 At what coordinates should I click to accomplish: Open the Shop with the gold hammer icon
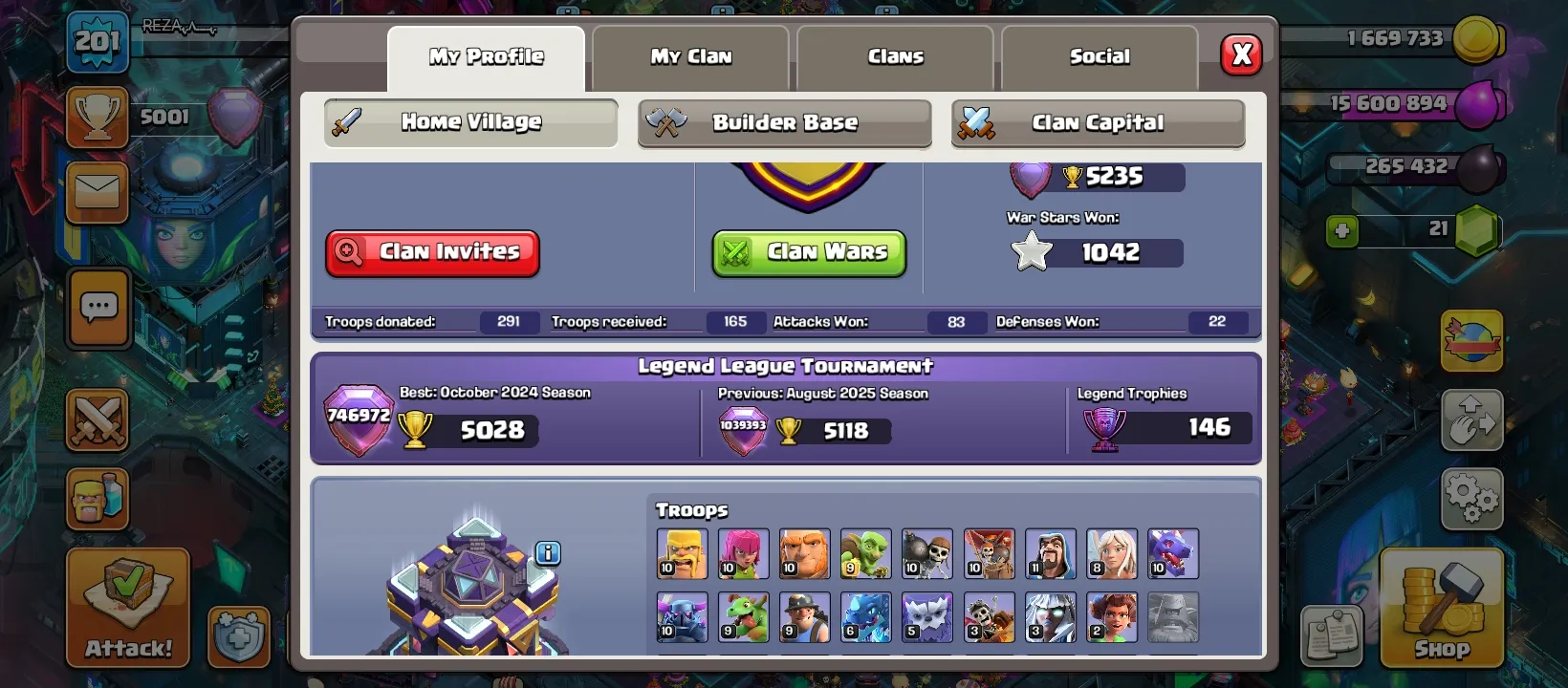(1440, 612)
